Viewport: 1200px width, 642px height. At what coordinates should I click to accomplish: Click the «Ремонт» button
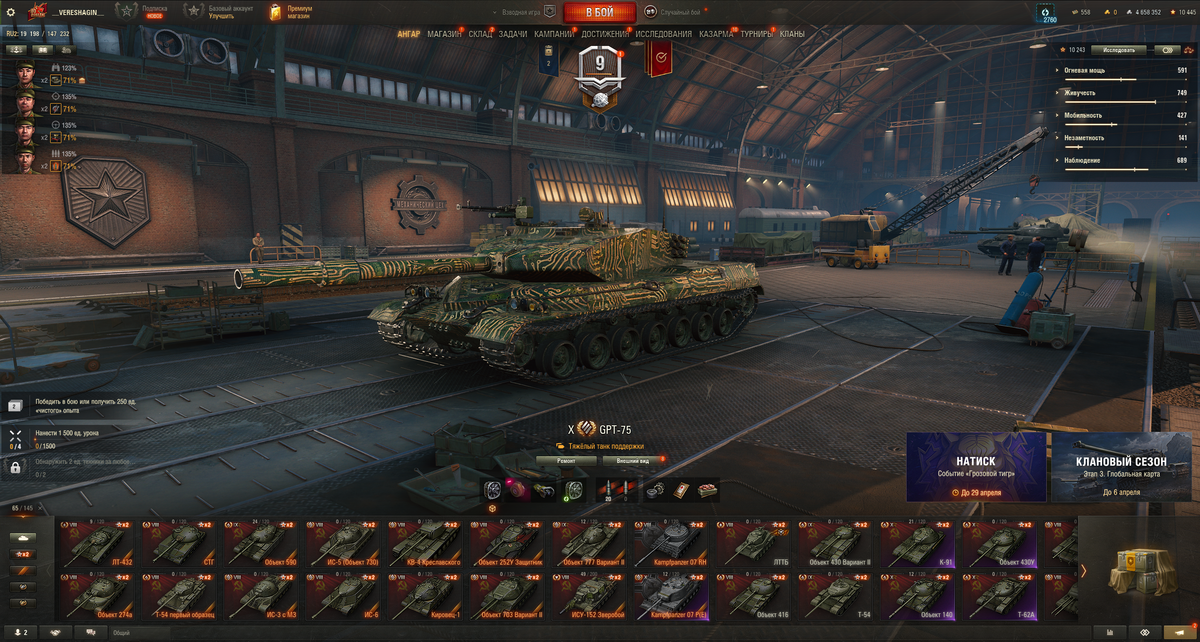click(567, 461)
